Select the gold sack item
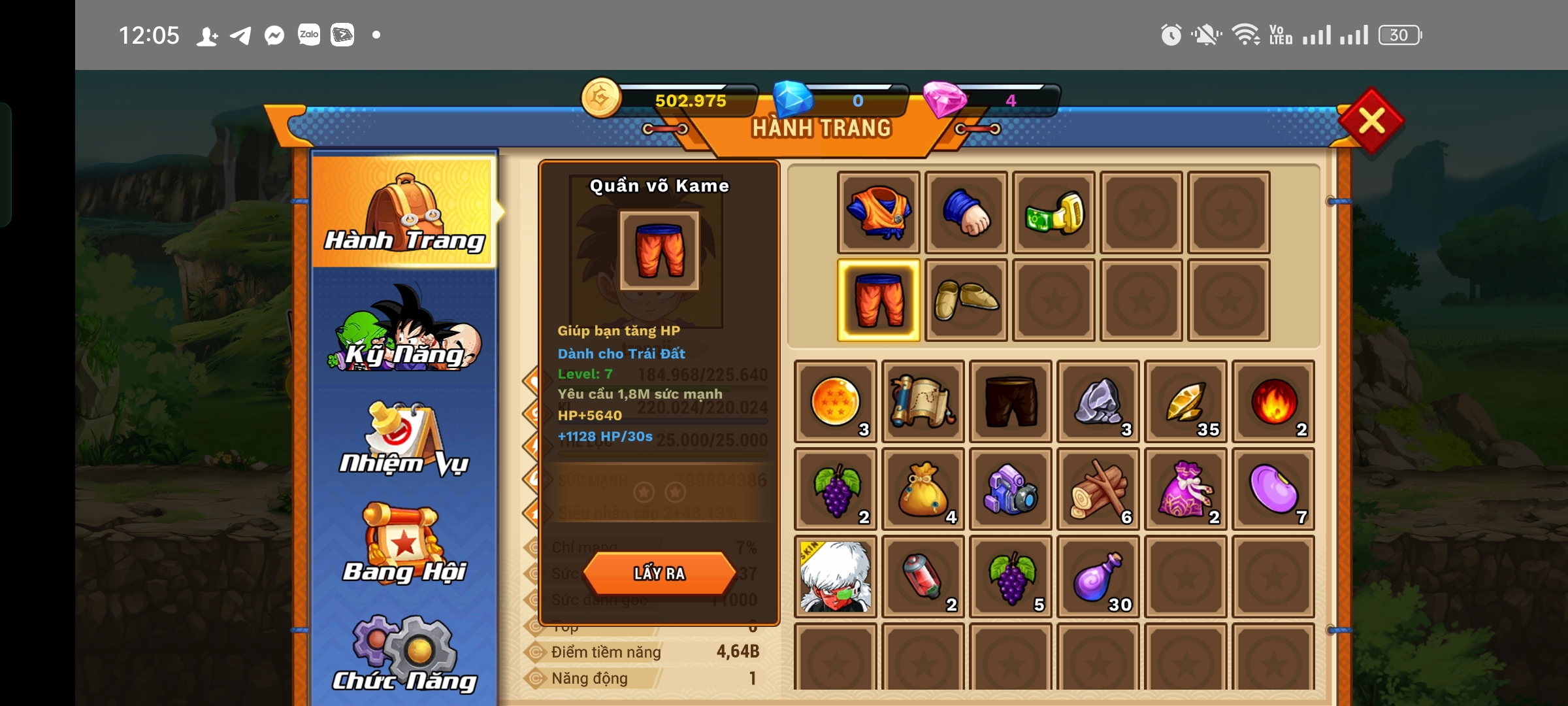 (923, 489)
